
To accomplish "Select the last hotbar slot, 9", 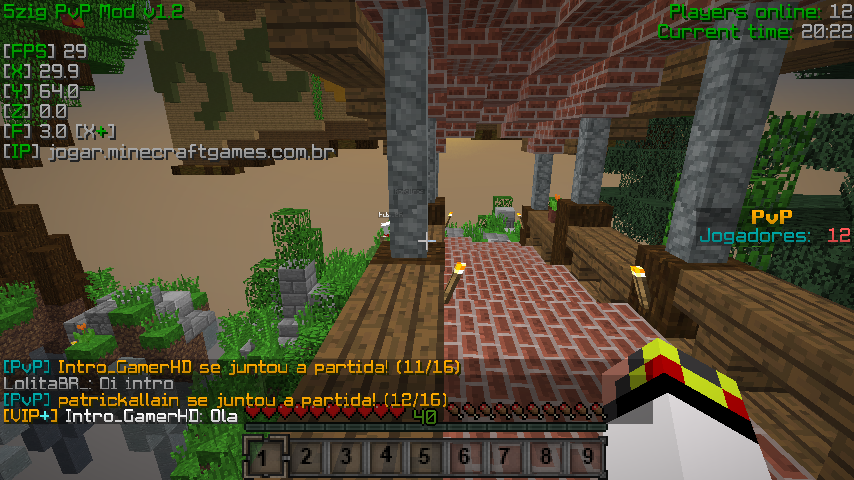I will pos(587,459).
